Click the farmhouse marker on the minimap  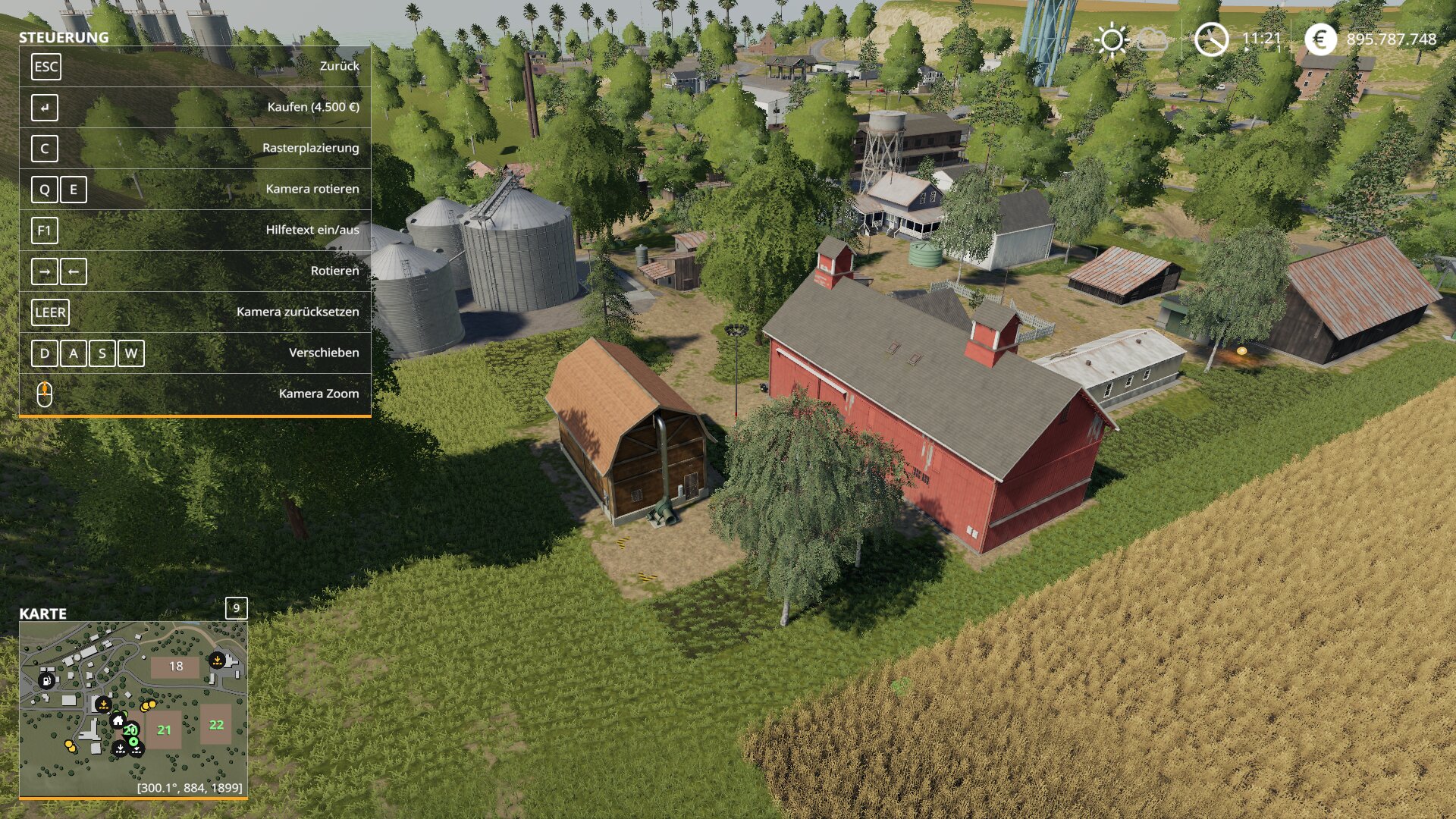[x=118, y=720]
